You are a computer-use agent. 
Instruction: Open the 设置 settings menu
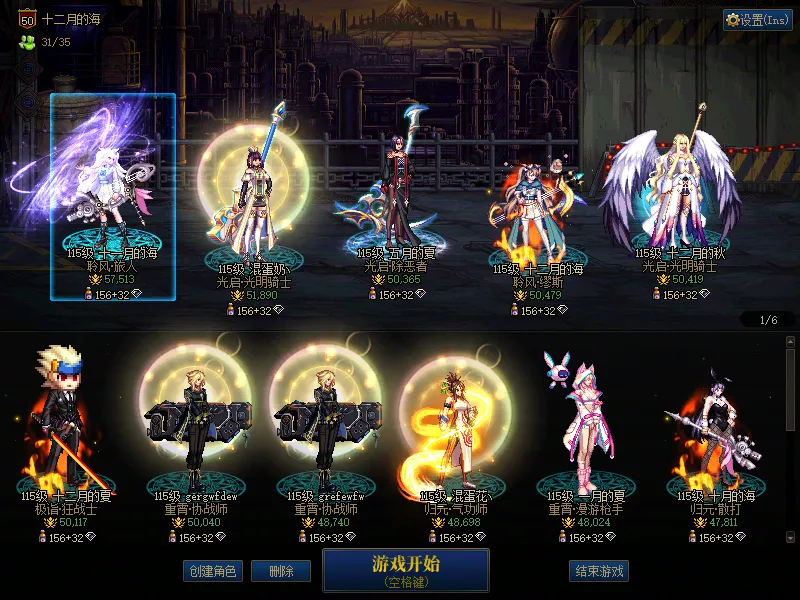757,20
